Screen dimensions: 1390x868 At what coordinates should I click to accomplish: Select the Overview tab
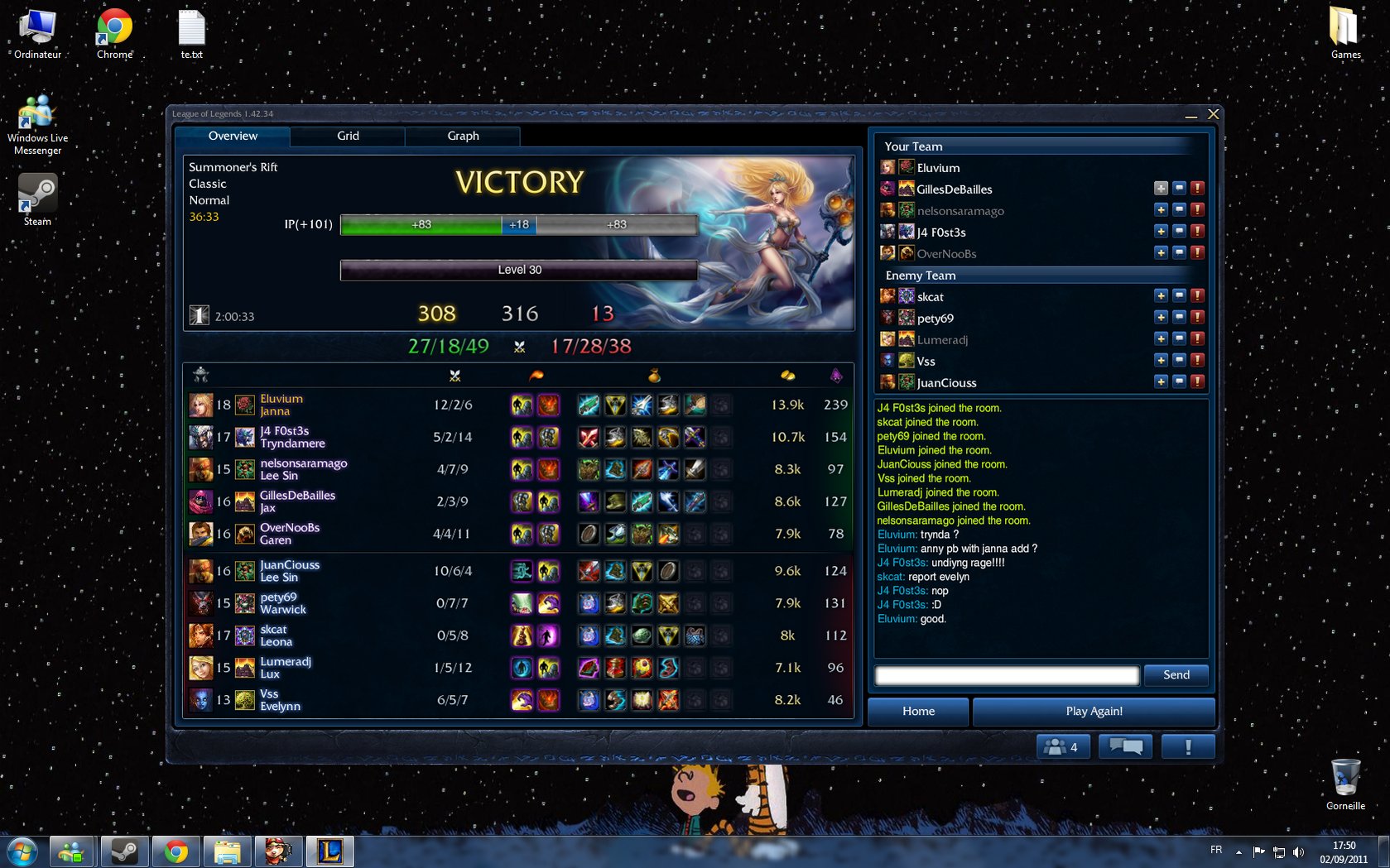point(233,136)
